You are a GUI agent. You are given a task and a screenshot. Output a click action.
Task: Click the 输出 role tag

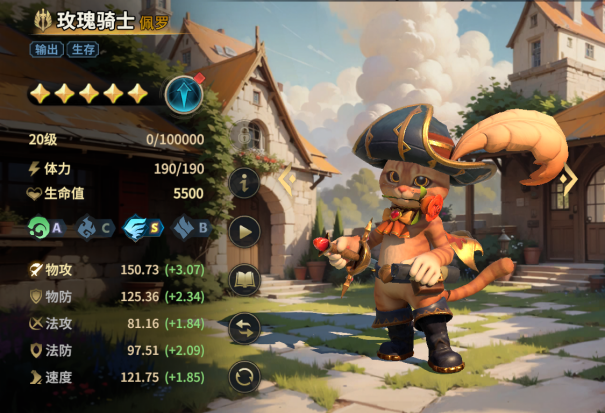pyautogui.click(x=47, y=49)
